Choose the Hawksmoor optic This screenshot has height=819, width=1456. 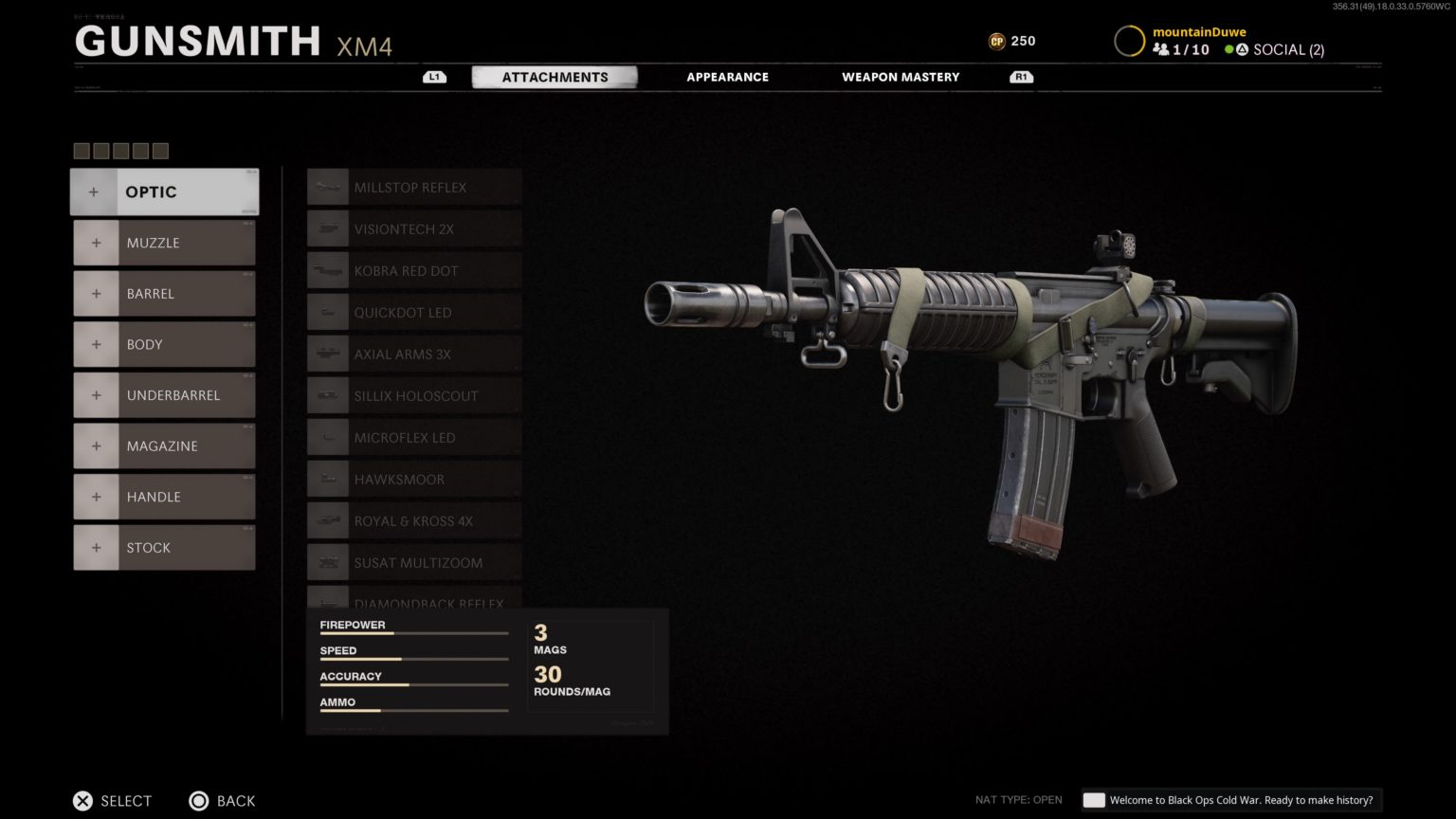(x=327, y=479)
